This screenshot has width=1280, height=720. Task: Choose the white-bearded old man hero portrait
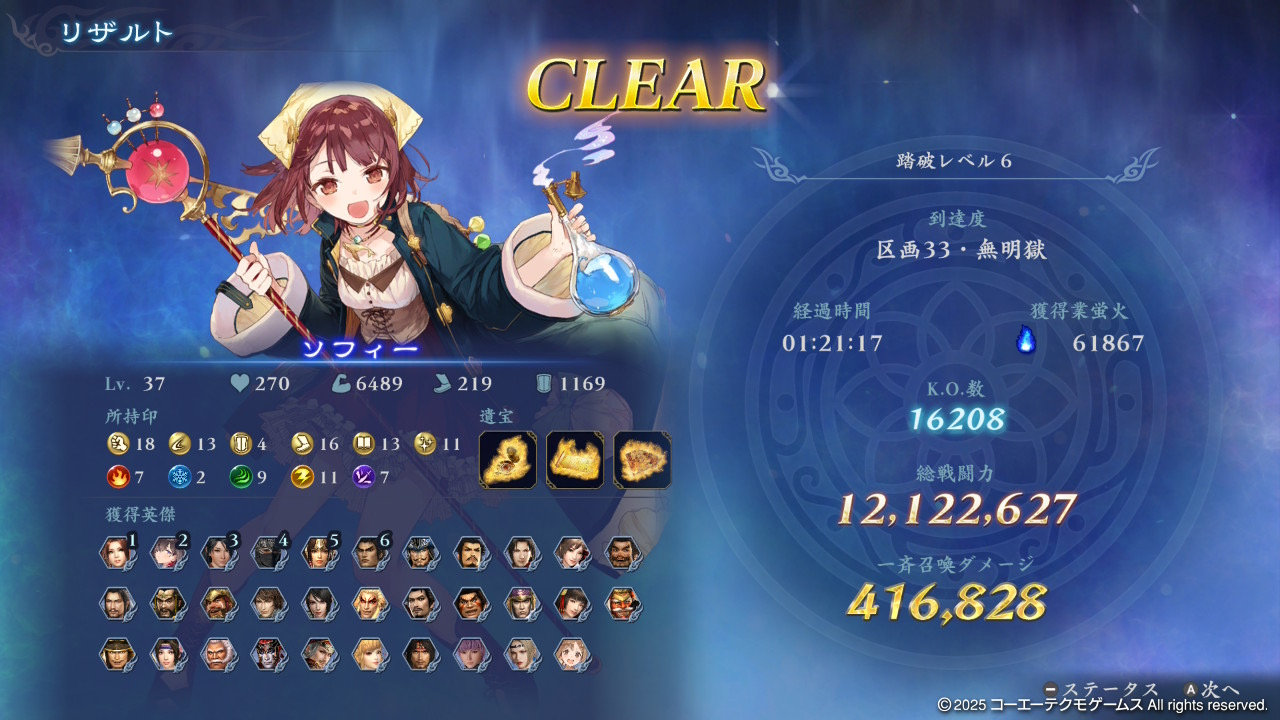point(217,654)
